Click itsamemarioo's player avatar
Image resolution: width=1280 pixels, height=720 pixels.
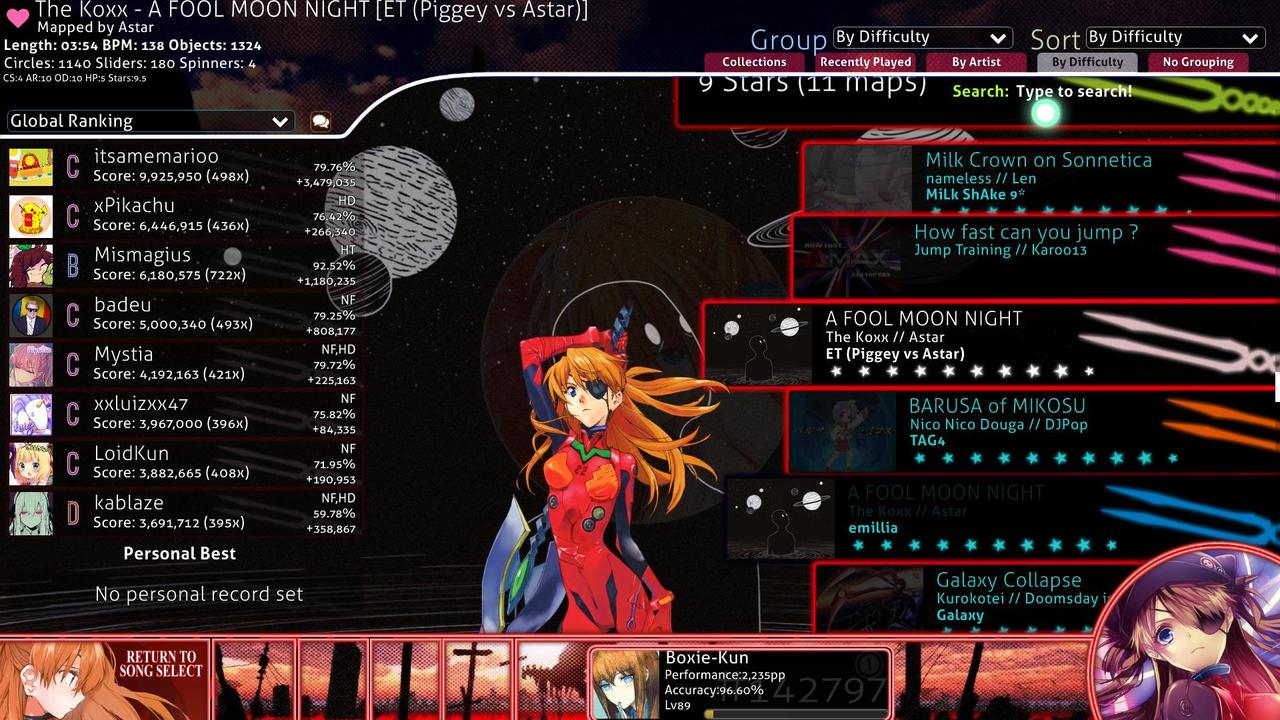click(x=30, y=165)
